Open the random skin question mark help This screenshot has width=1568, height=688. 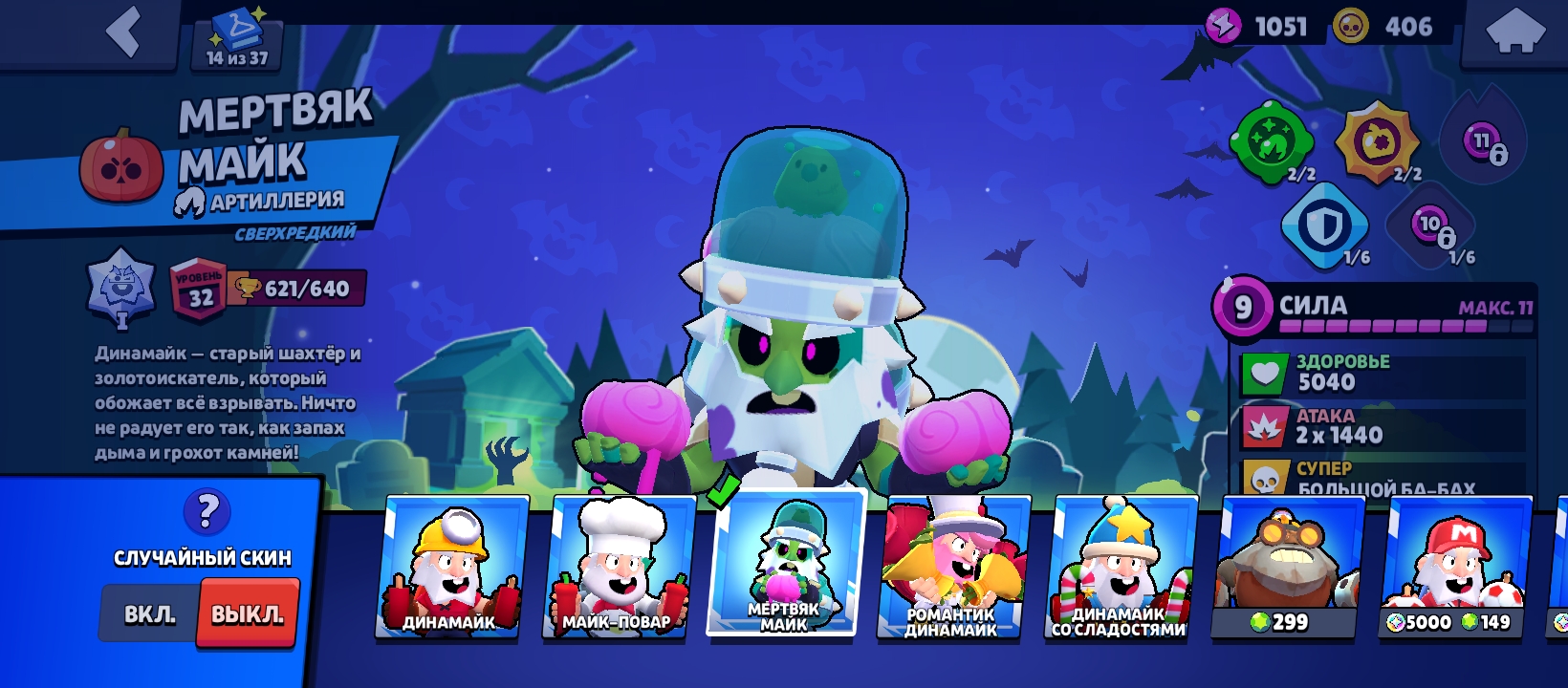pos(207,512)
